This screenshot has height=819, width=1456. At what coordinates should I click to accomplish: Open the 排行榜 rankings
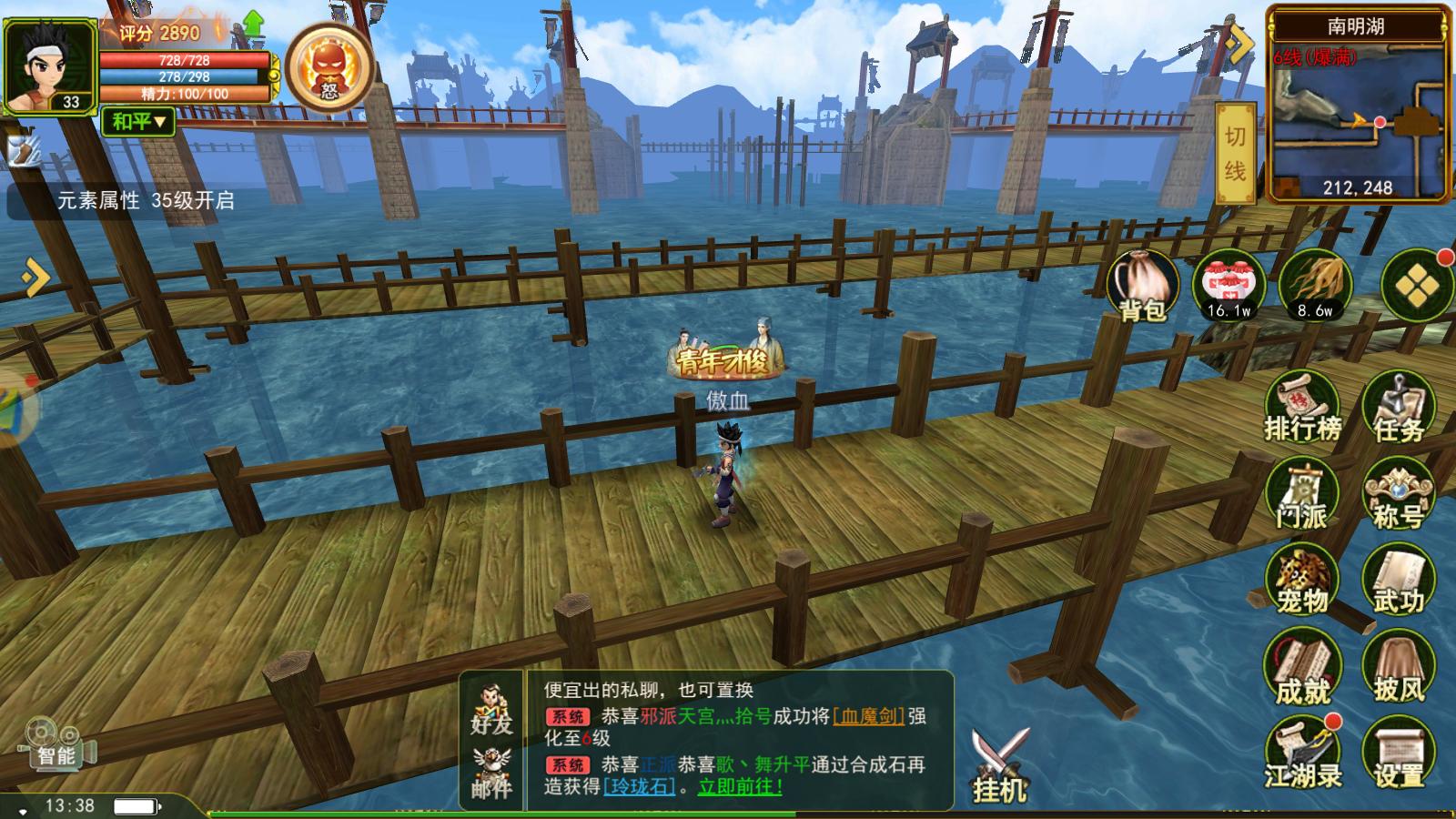pyautogui.click(x=1302, y=407)
